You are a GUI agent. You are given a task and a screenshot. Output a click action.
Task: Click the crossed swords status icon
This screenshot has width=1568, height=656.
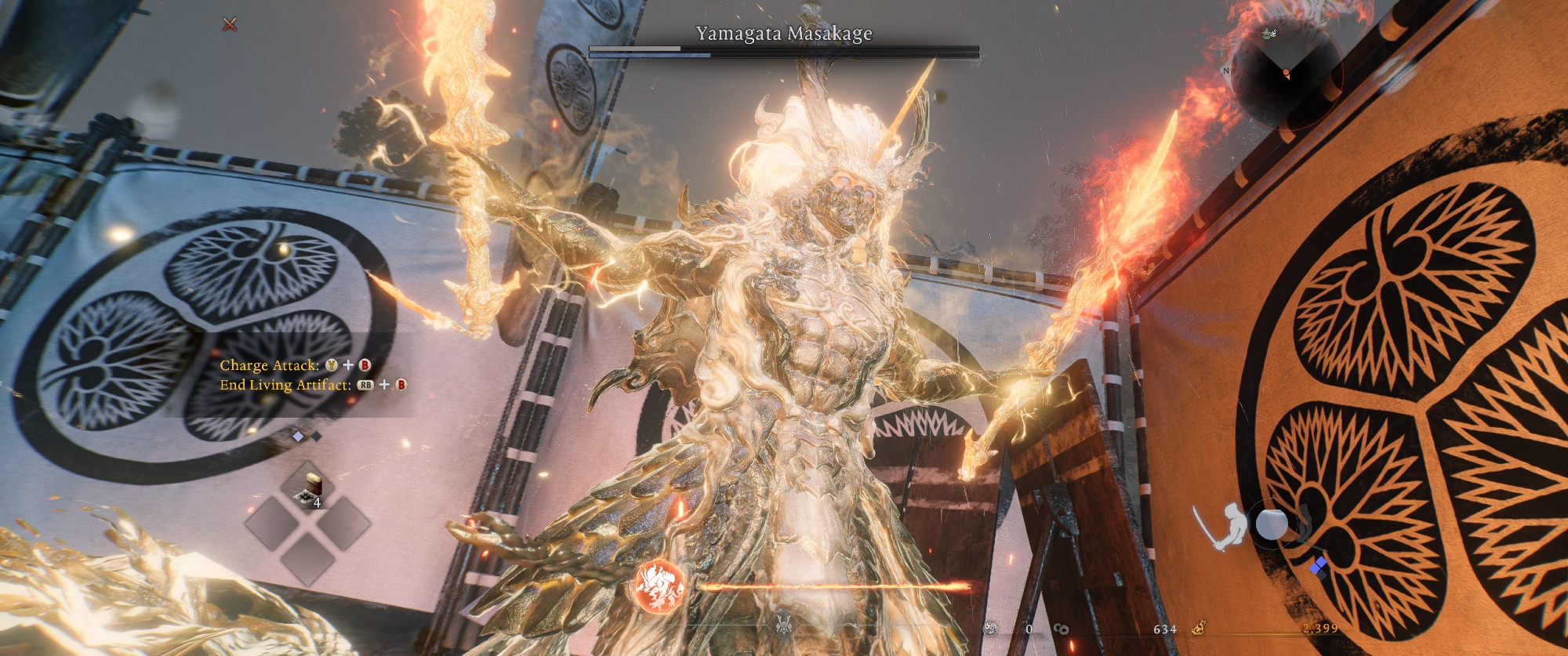(x=230, y=24)
